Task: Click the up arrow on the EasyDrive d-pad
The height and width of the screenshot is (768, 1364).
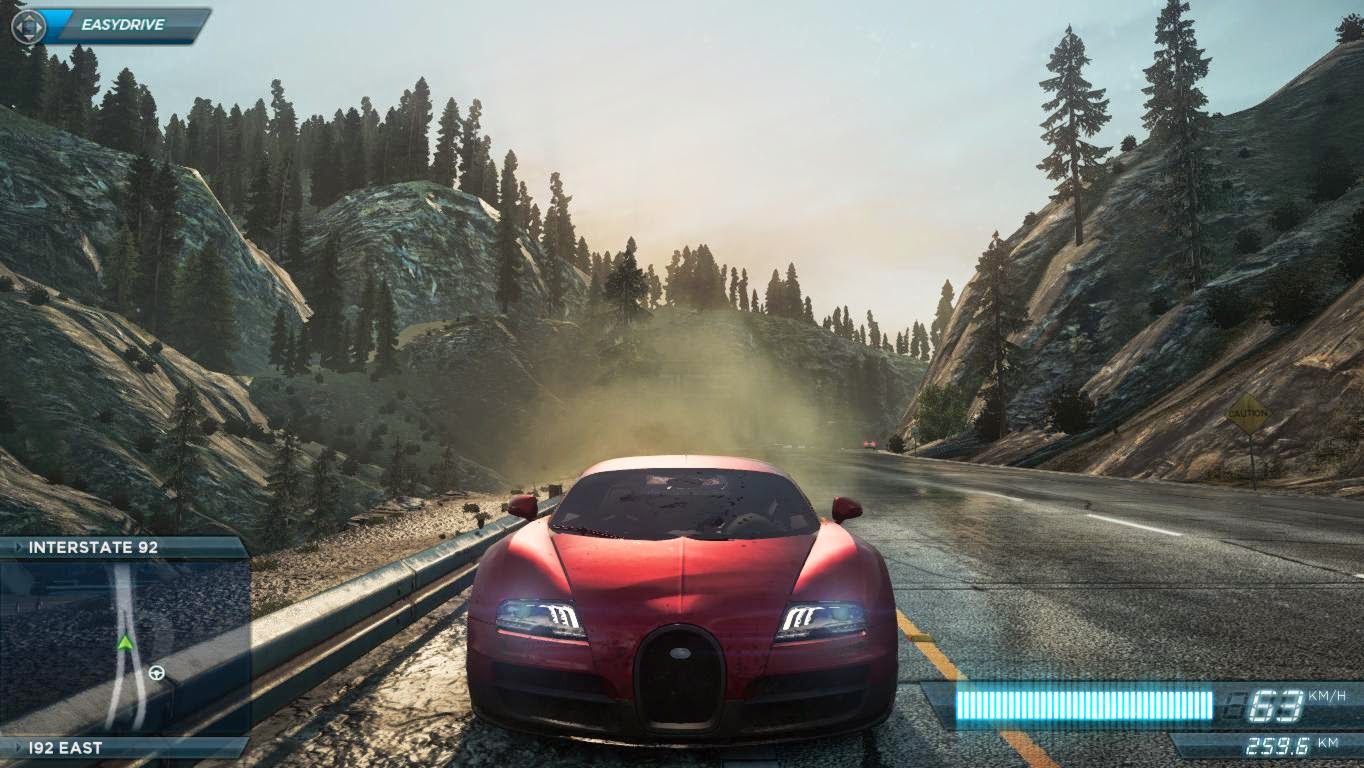Action: (28, 18)
